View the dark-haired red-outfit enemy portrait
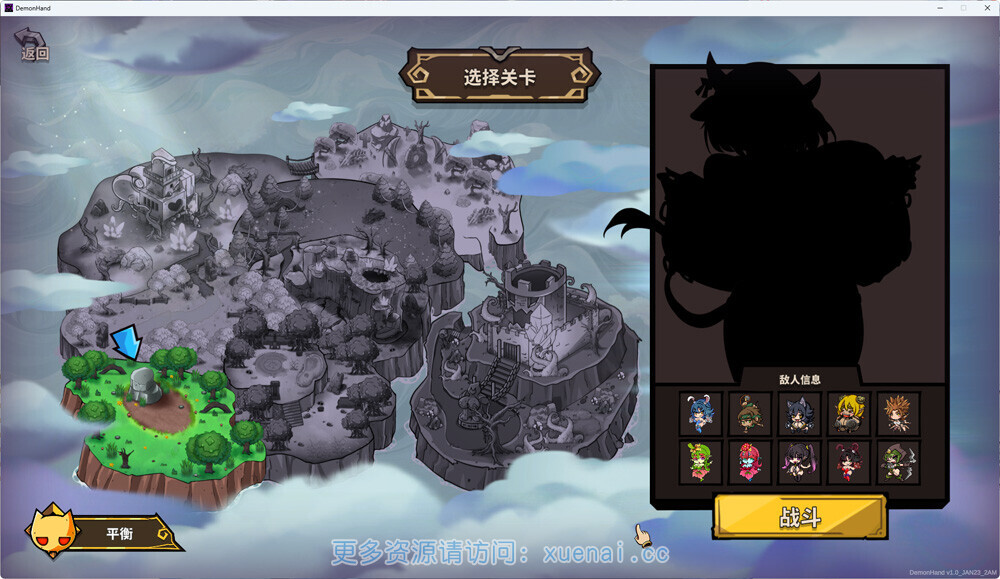This screenshot has width=1000, height=579. (849, 462)
